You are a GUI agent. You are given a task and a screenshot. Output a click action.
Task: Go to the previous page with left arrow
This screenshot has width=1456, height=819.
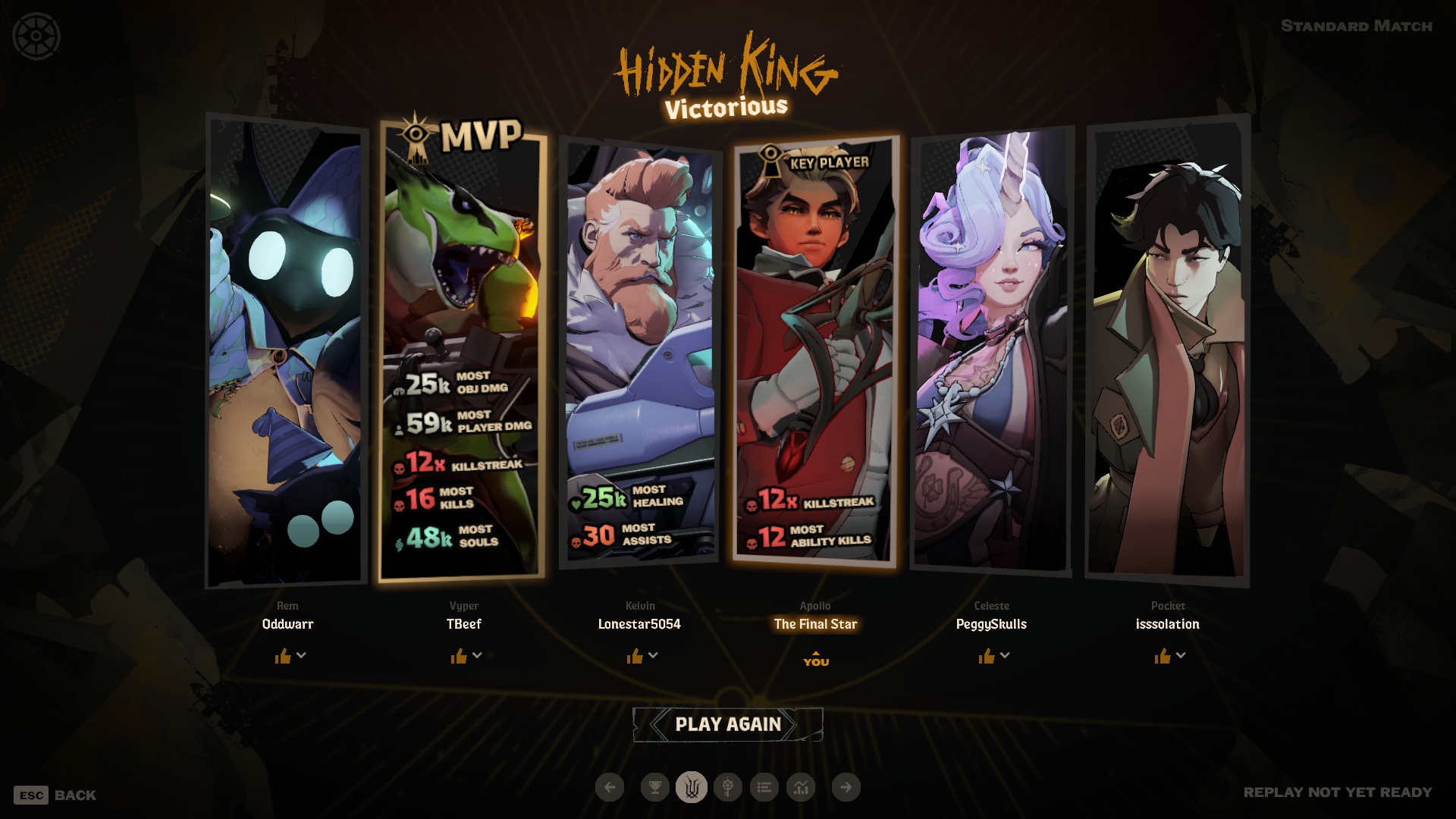tap(610, 787)
